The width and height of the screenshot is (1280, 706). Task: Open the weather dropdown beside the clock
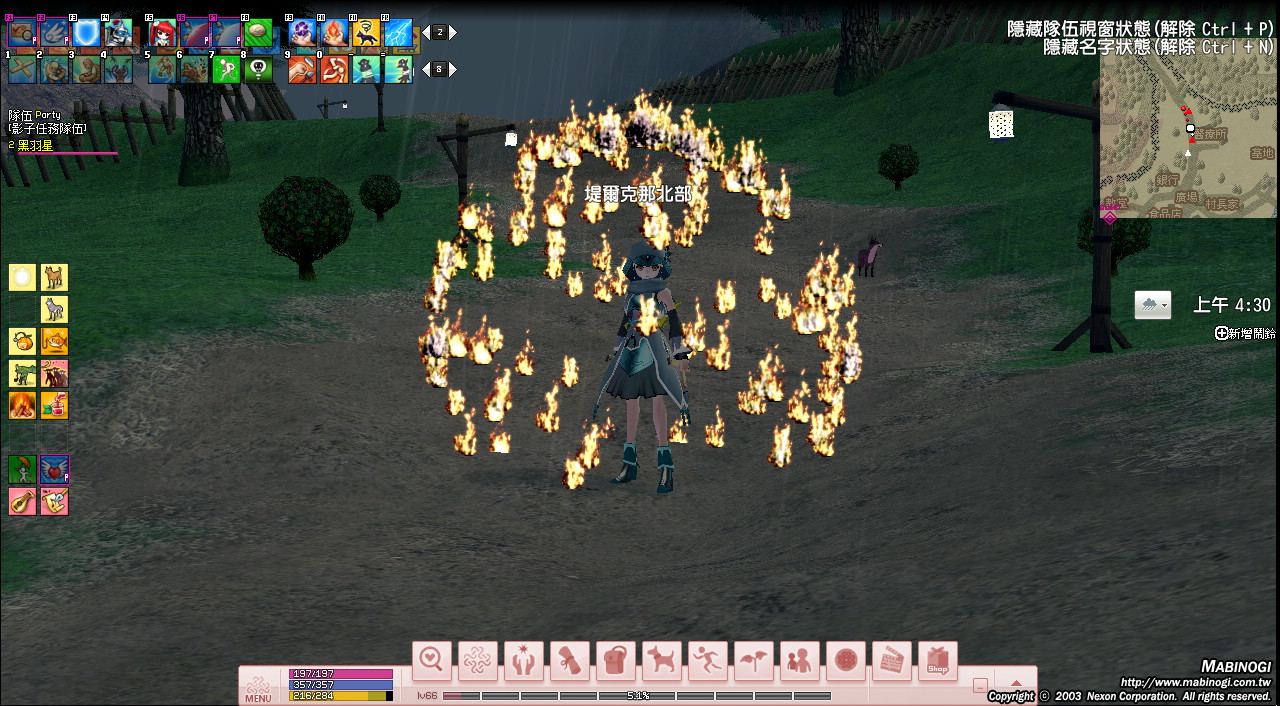pyautogui.click(x=1153, y=306)
